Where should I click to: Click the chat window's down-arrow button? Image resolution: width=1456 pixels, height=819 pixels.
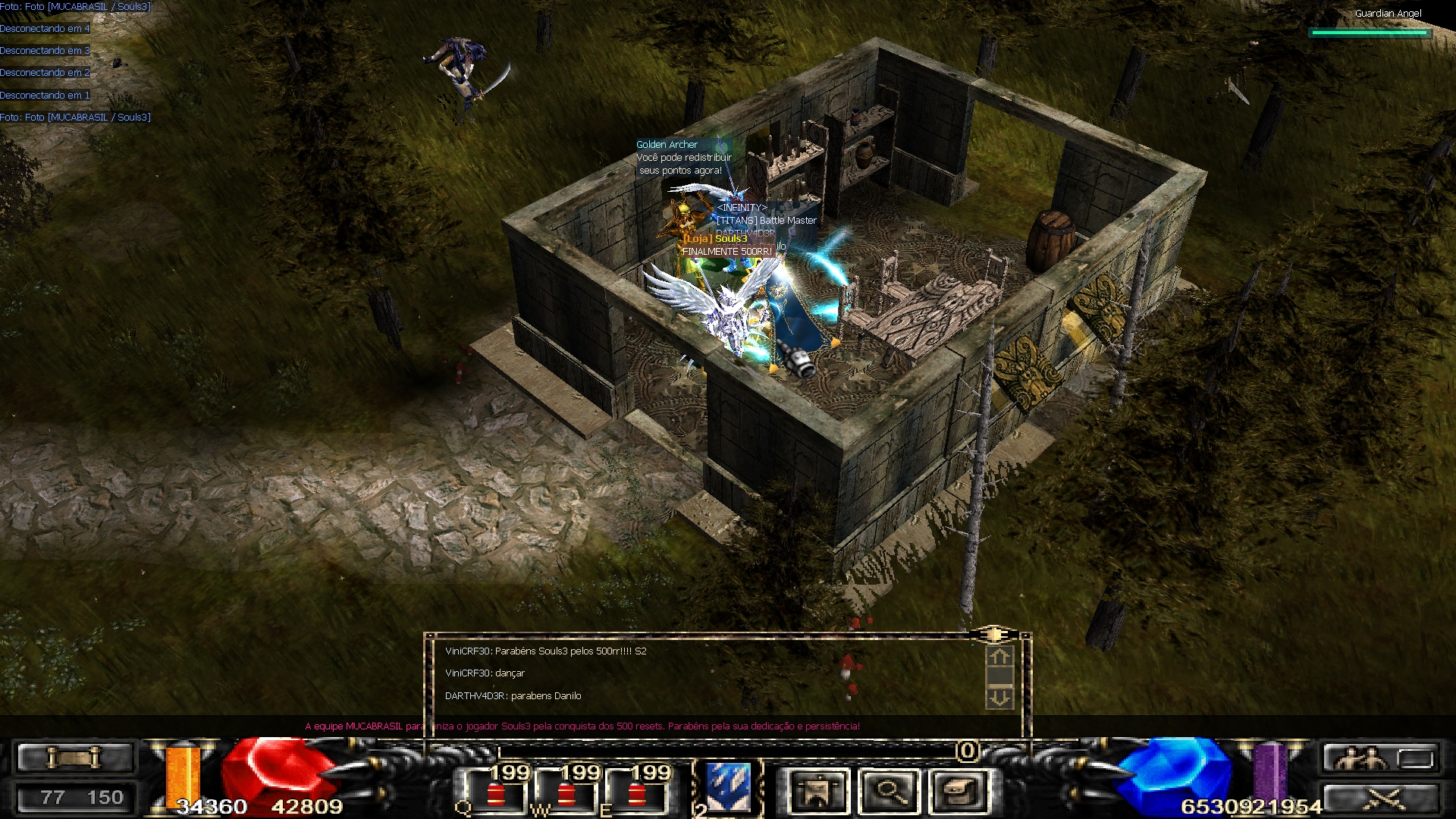pyautogui.click(x=999, y=698)
